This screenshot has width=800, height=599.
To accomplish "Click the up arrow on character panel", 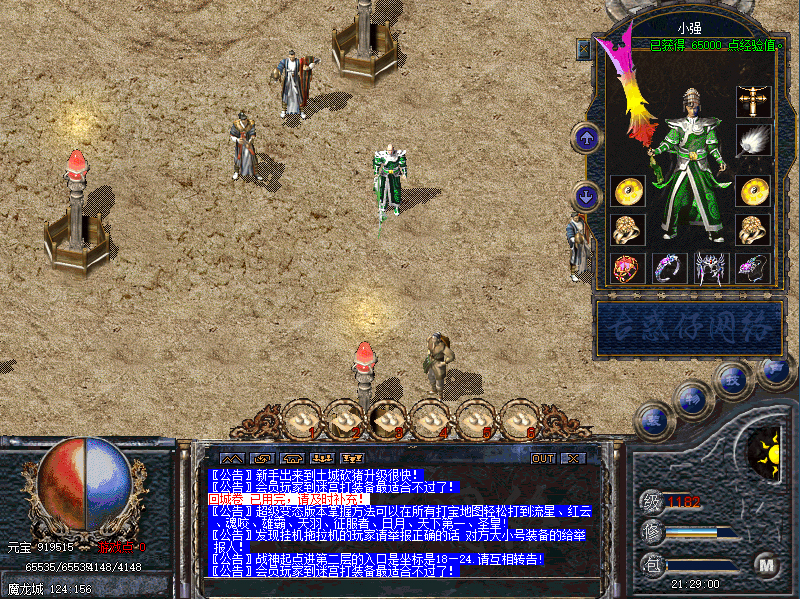I will point(585,137).
